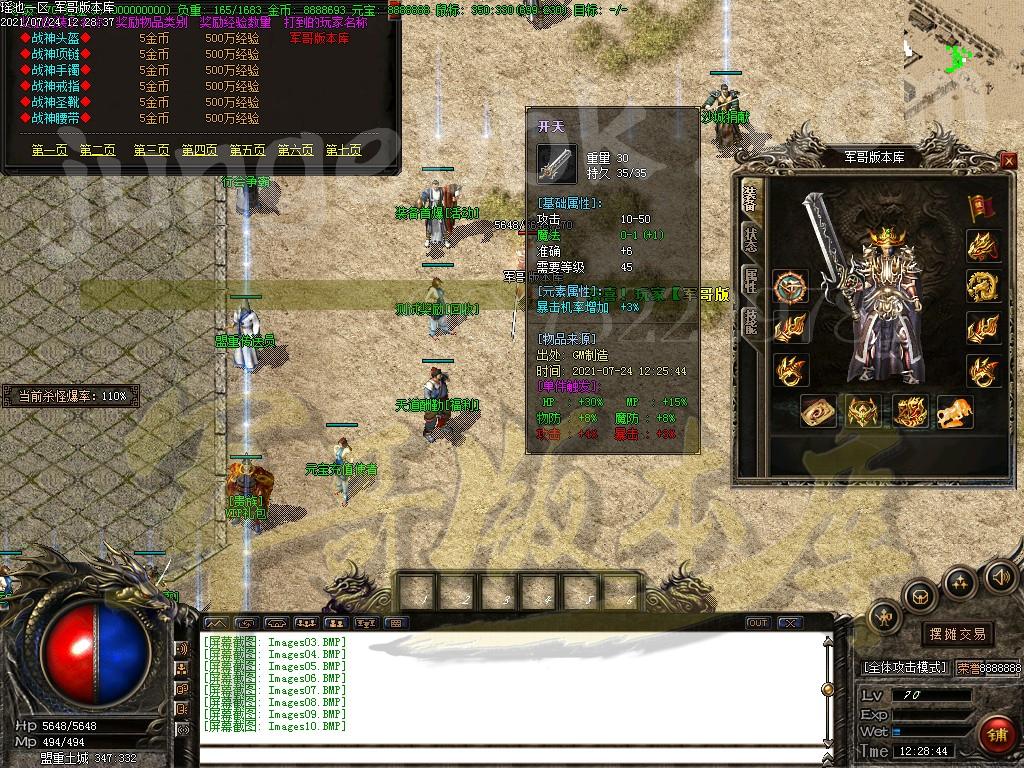Click the 摆摊交易 stall trade button
Viewport: 1024px width, 768px height.
[x=957, y=634]
